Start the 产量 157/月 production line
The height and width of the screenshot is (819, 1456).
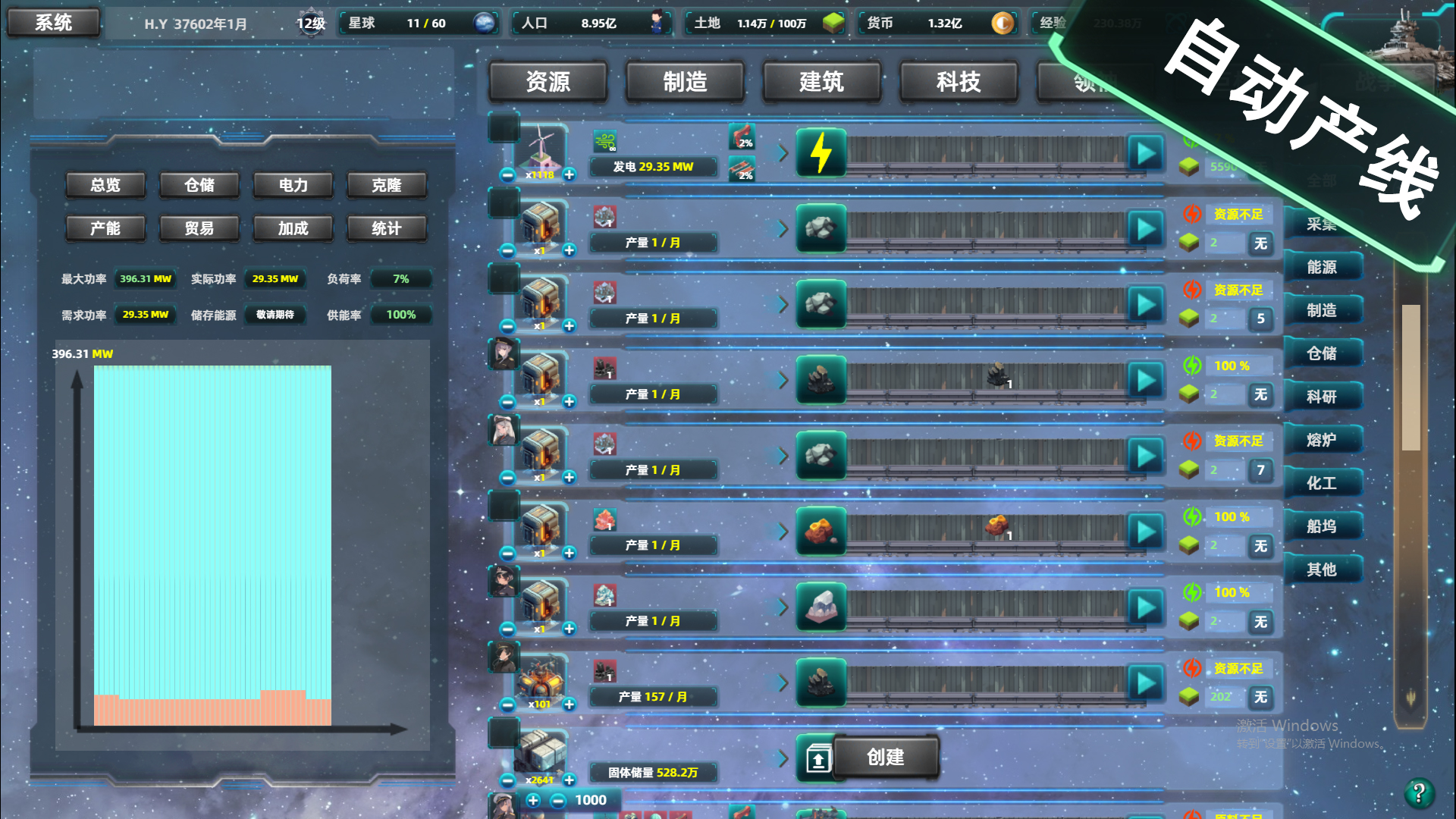[1145, 680]
